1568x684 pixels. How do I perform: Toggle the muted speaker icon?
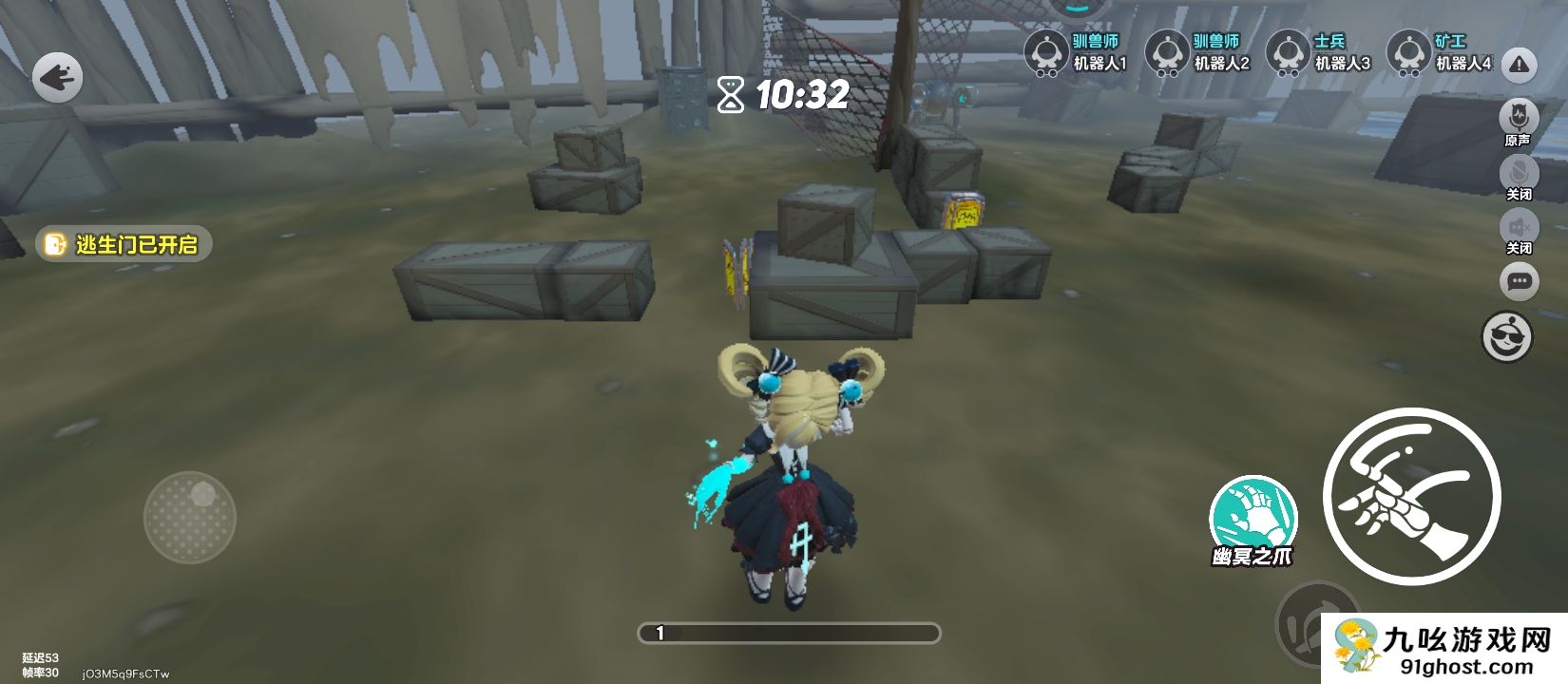point(1519,227)
